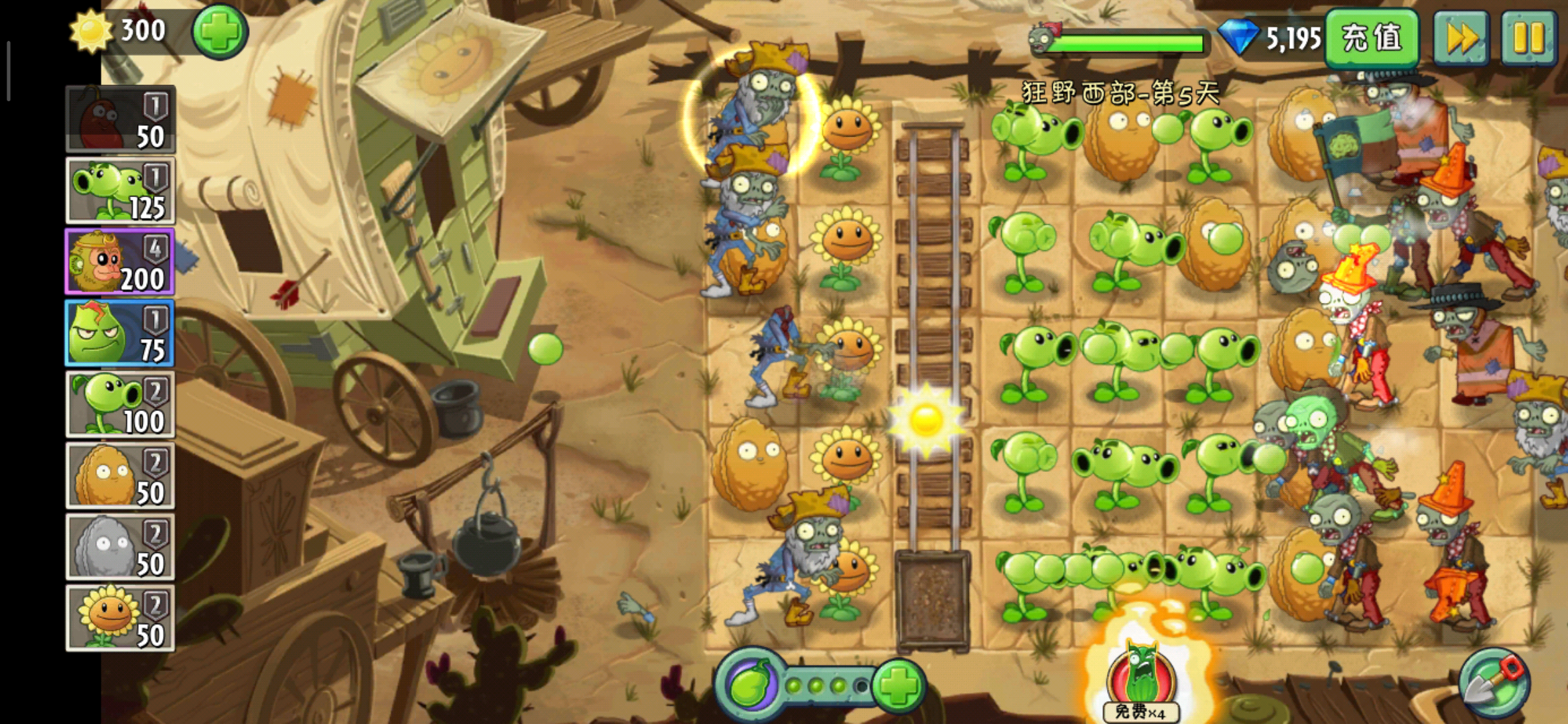The height and width of the screenshot is (724, 1568).
Task: Choose the Peashooter seed packet costing 100
Action: point(120,404)
